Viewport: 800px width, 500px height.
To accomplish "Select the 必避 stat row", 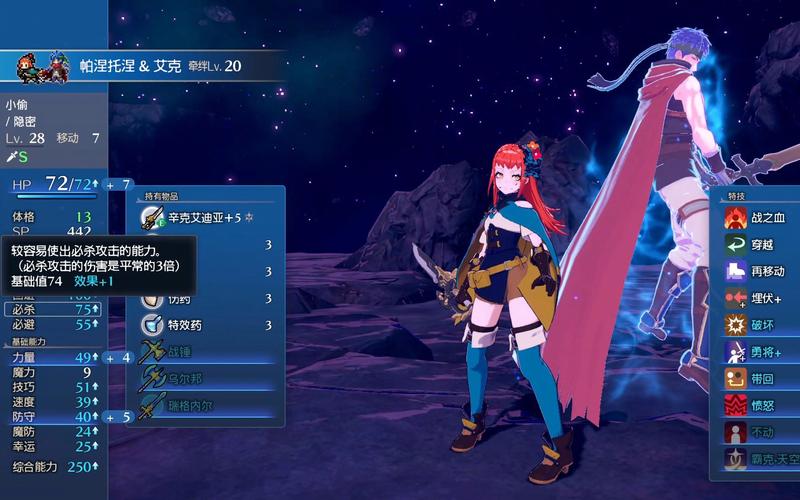I will pyautogui.click(x=52, y=325).
